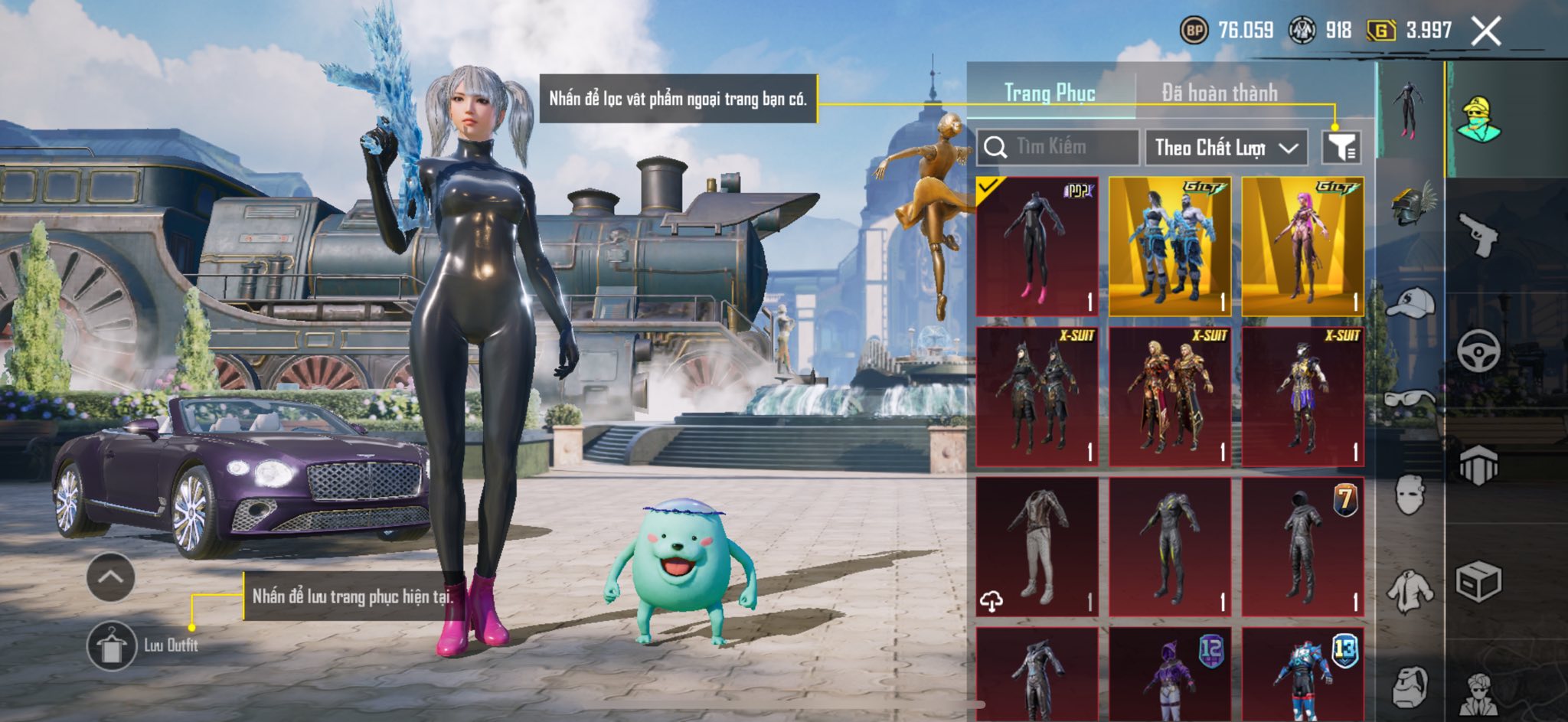This screenshot has height=722, width=1568.
Task: Choose the pink-haired GILT outfit tile
Action: 1302,247
